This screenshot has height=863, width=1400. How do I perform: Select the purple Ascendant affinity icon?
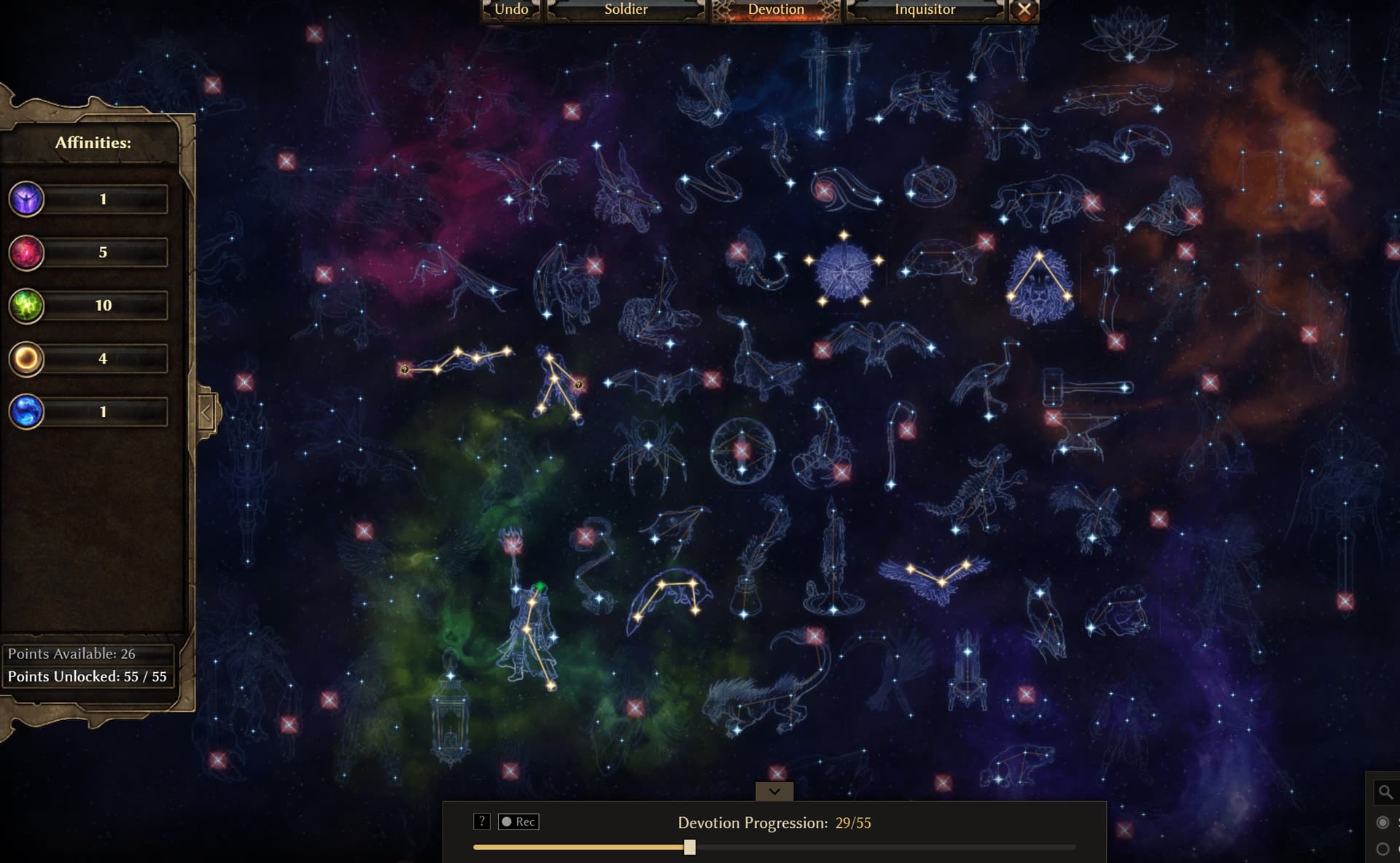click(26, 199)
